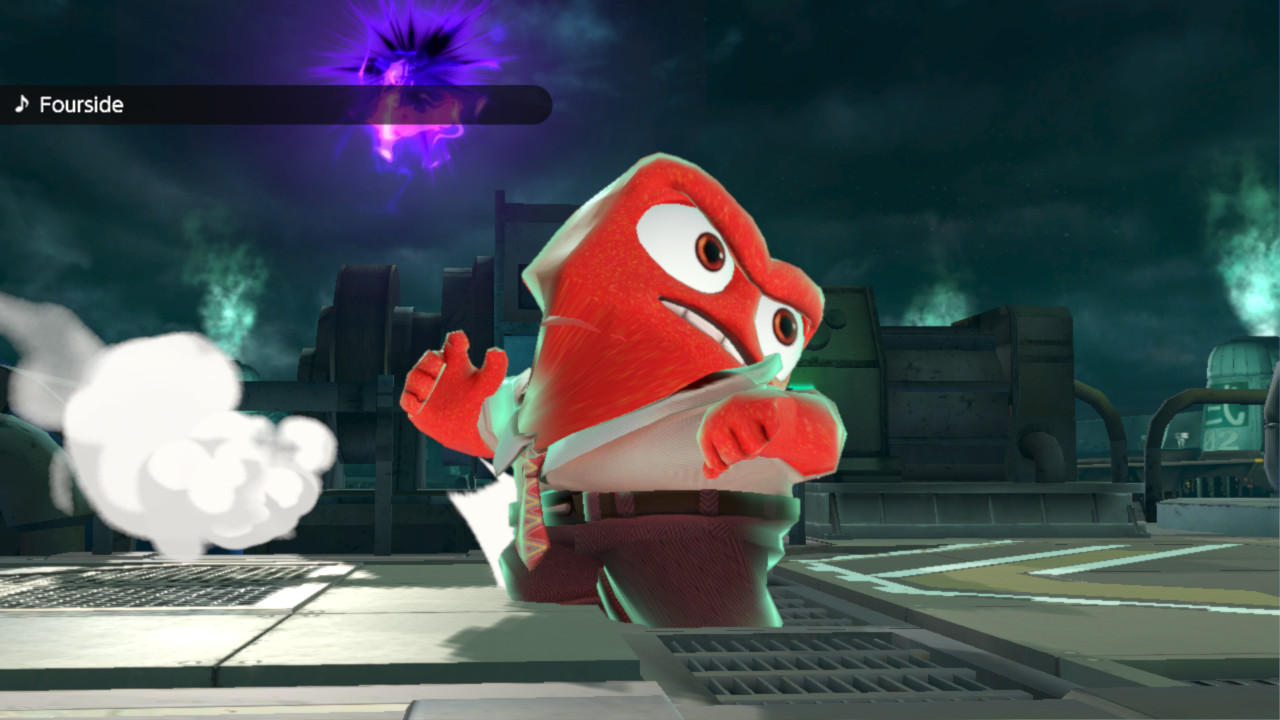Screen dimensions: 1280x720
Task: Click the music note icon
Action: (22, 103)
